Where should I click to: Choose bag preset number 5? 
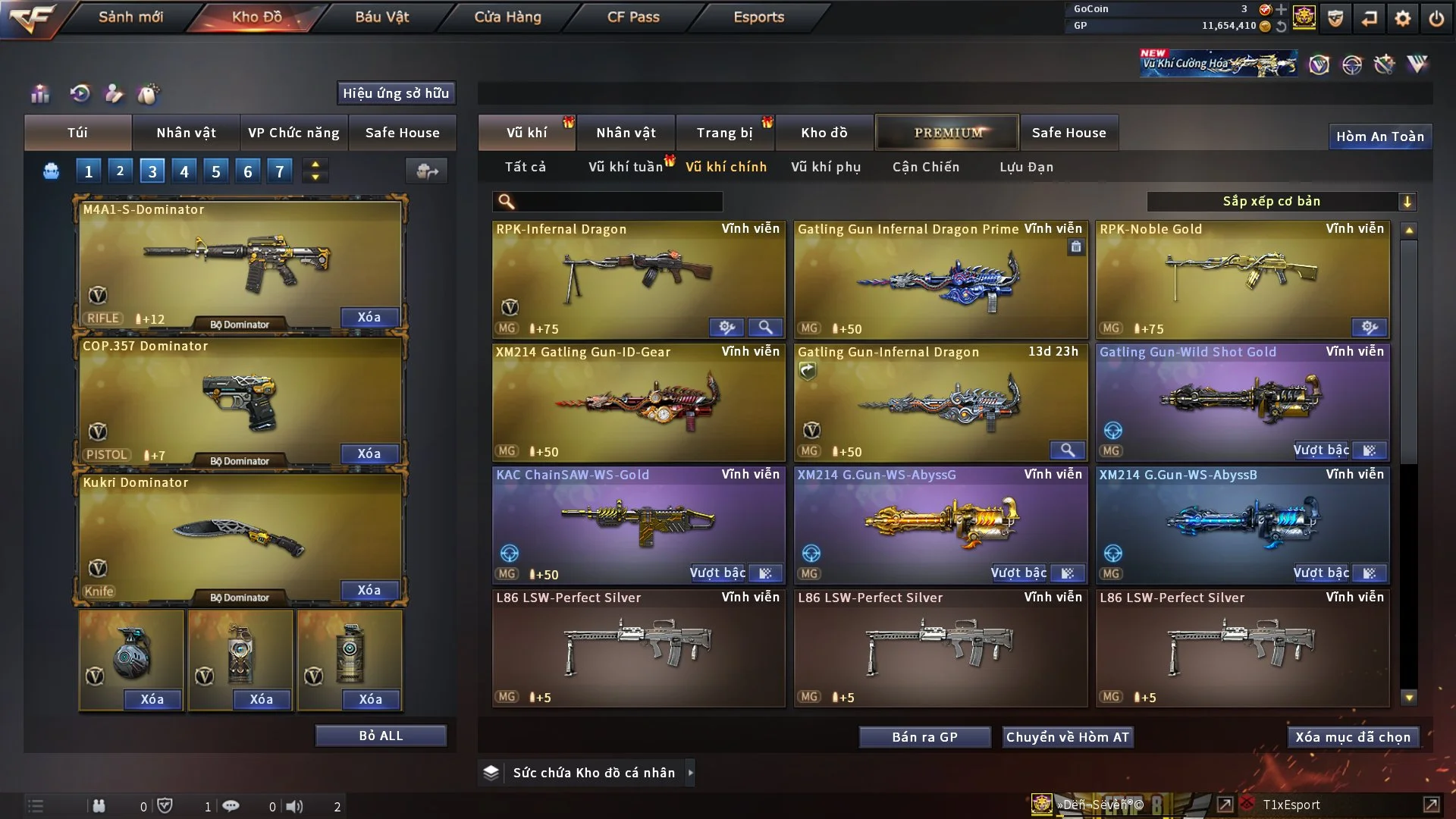(x=216, y=171)
